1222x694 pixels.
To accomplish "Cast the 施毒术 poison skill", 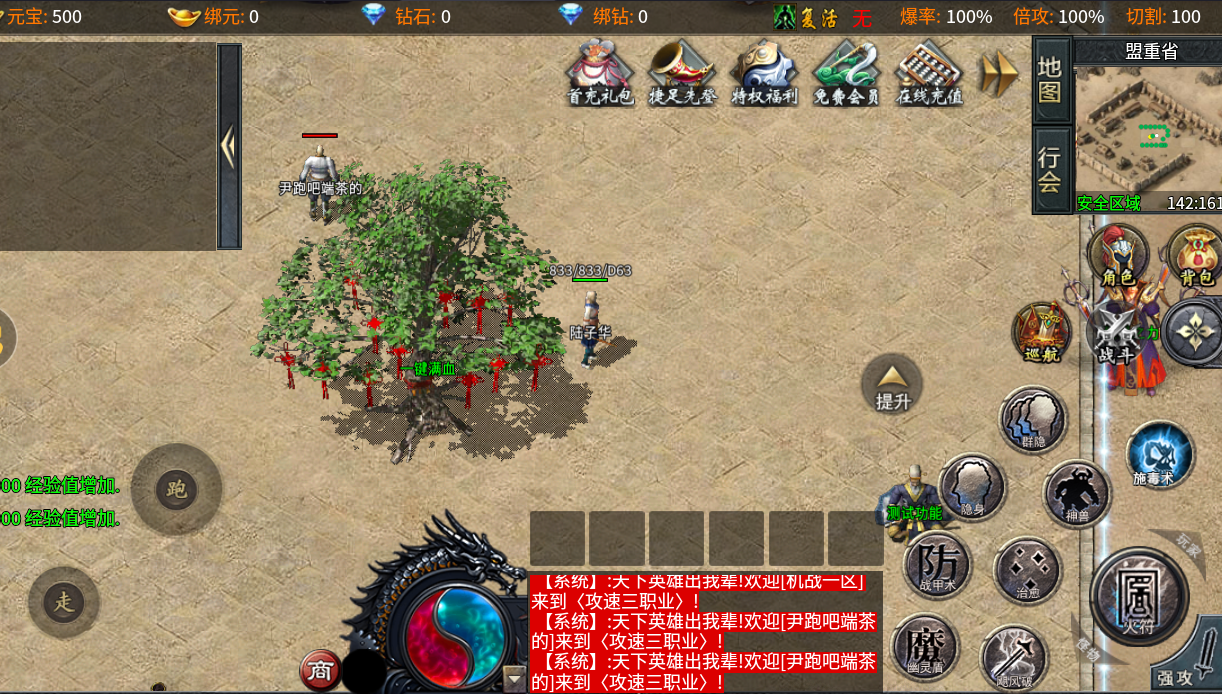I will [x=1160, y=455].
